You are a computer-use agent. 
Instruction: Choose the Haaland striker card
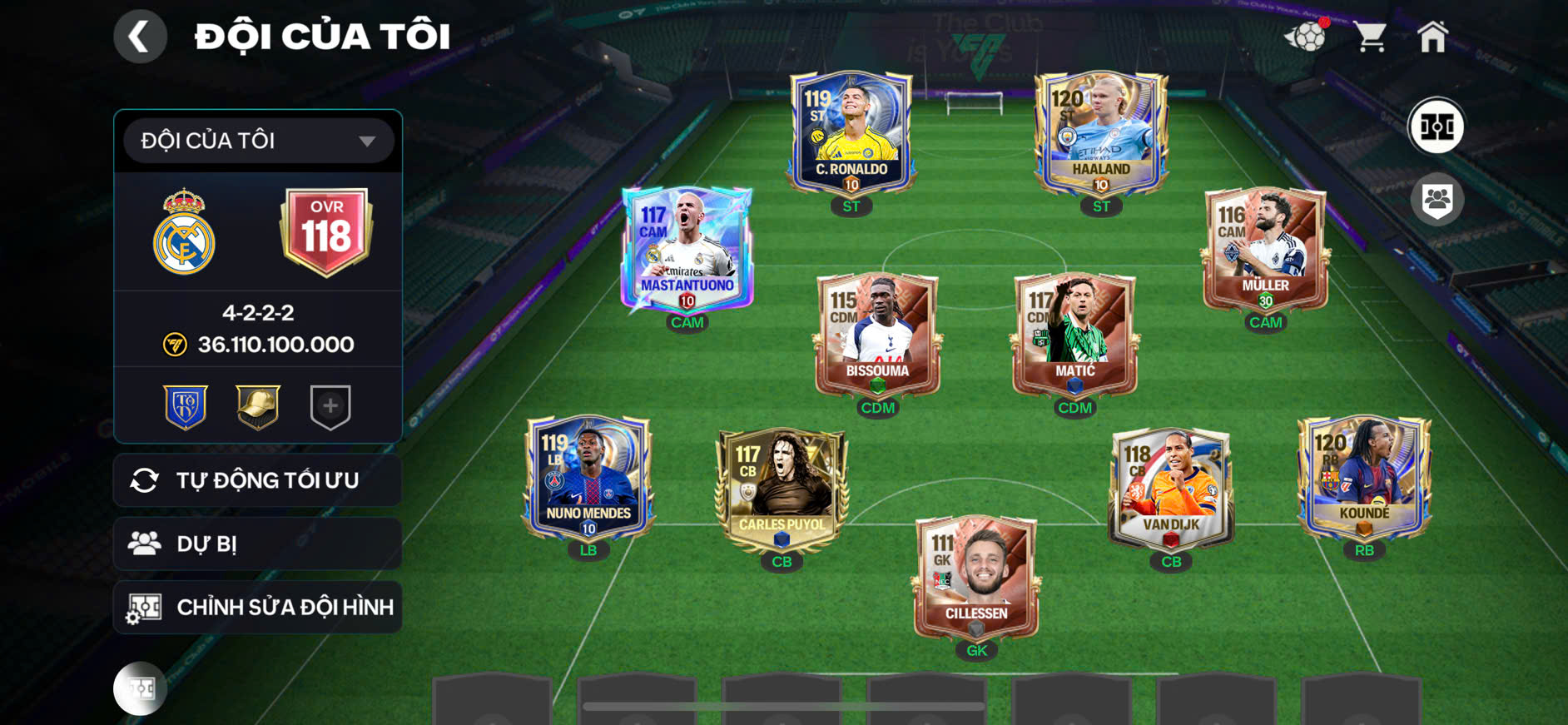coord(1100,133)
